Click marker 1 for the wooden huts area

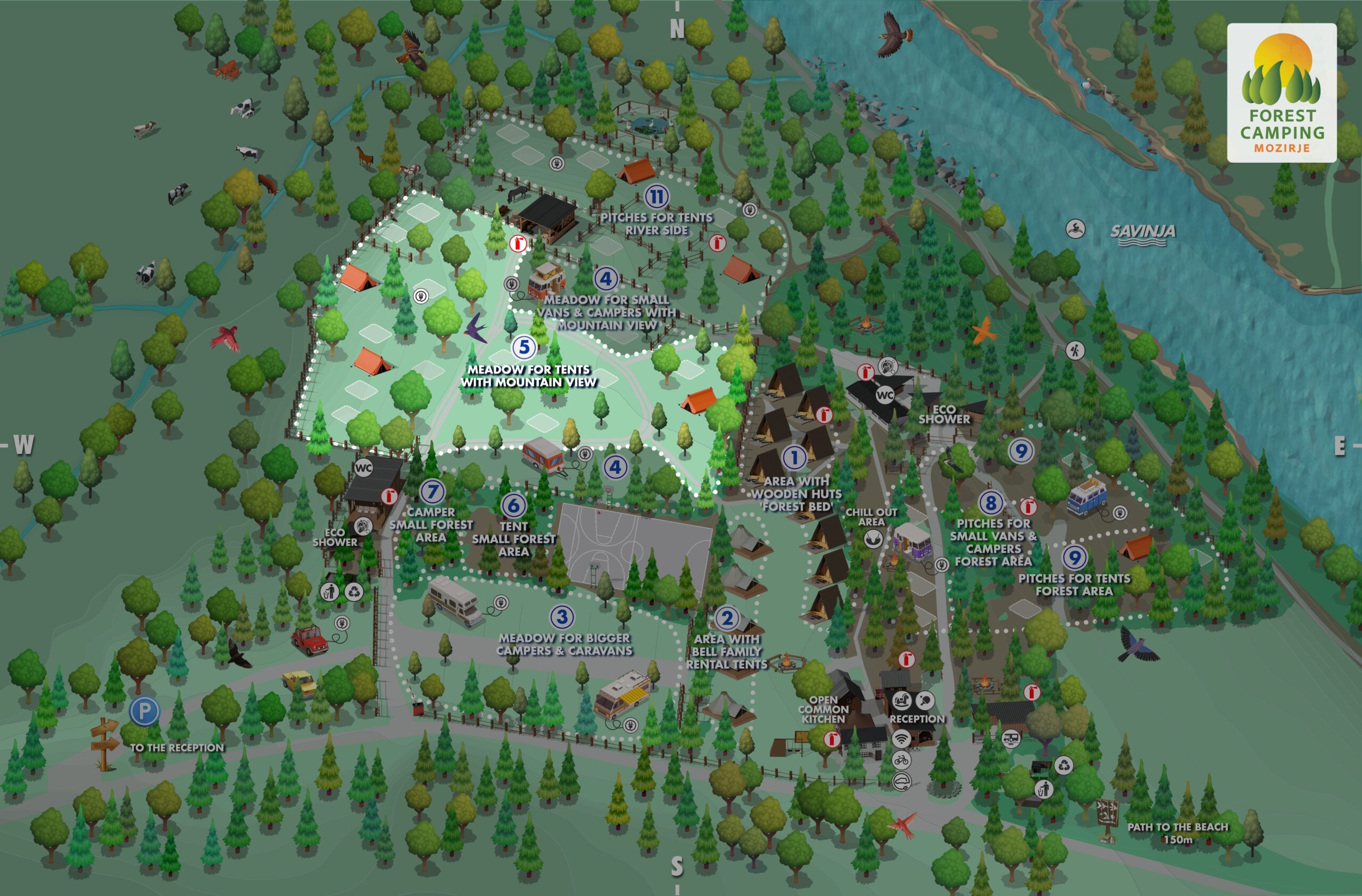pos(794,457)
